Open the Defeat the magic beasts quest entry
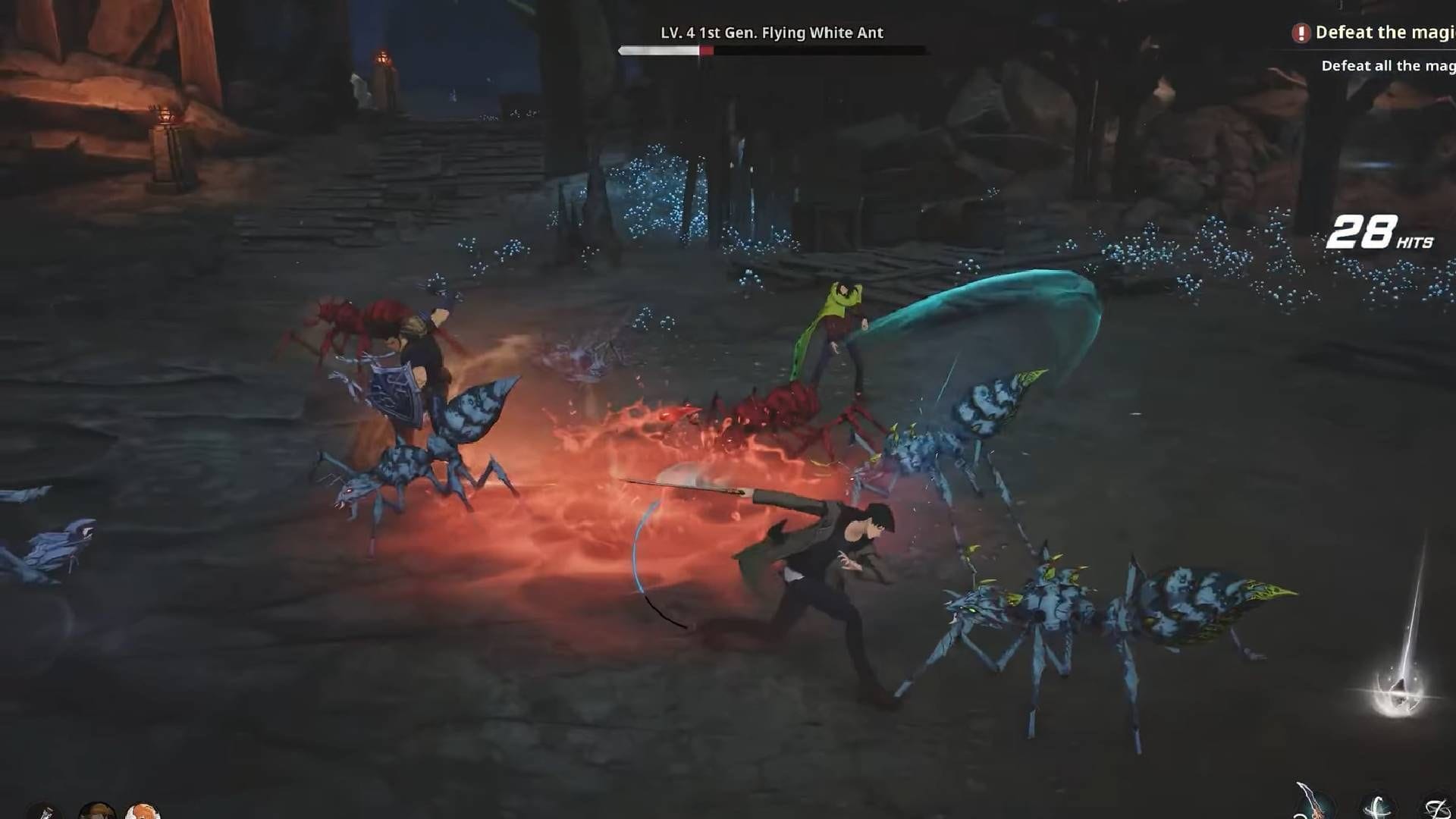Image resolution: width=1456 pixels, height=819 pixels. [x=1388, y=32]
